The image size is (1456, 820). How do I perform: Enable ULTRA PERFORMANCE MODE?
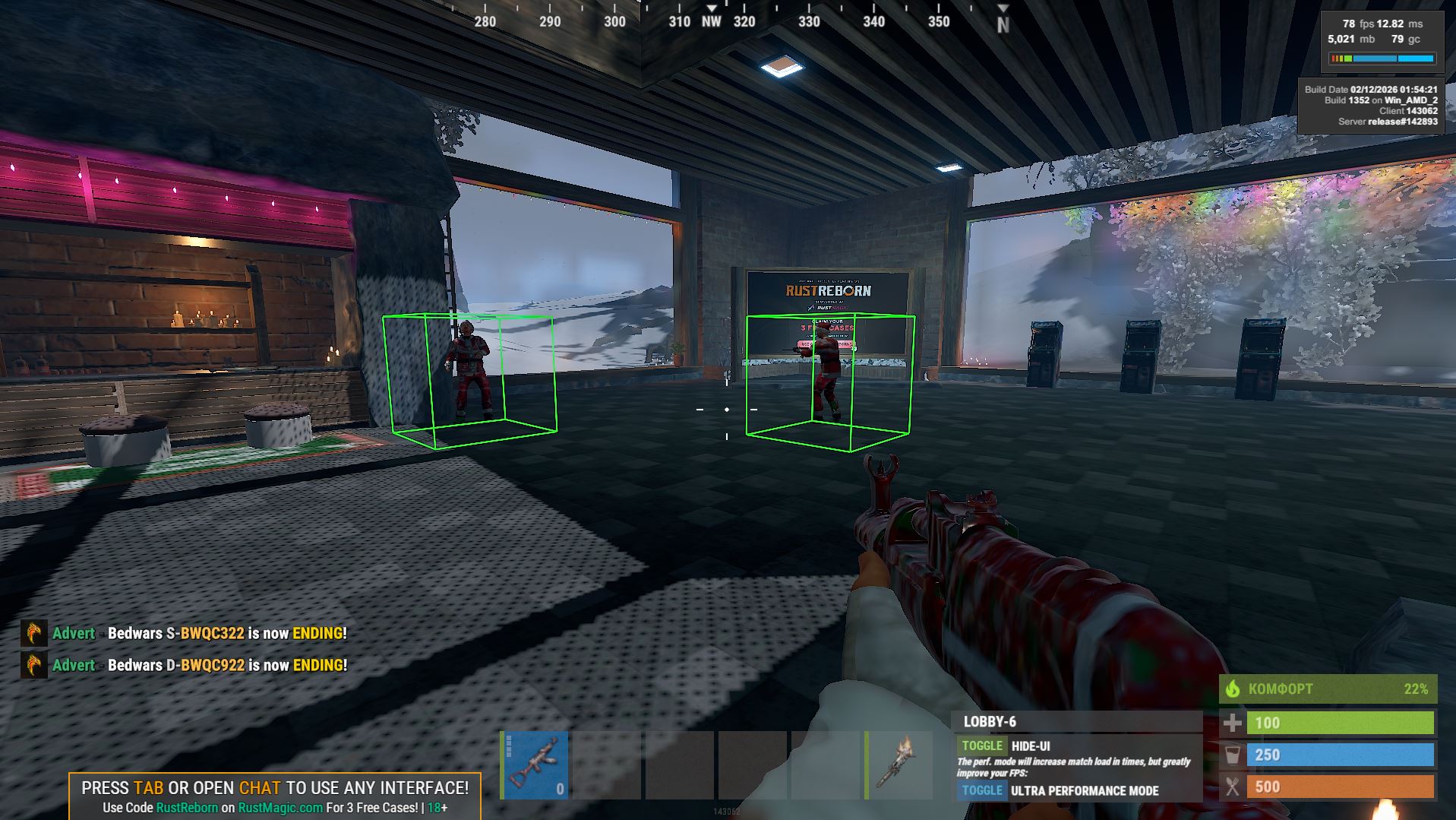pyautogui.click(x=981, y=790)
